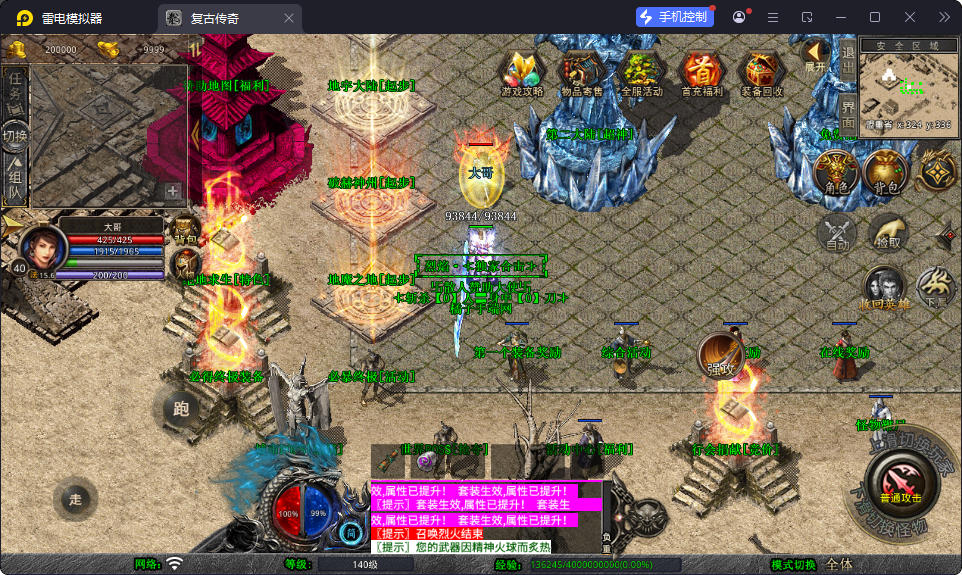962x575 pixels.
Task: Click the 展开 expand arrow button
Action: pyautogui.click(x=816, y=55)
